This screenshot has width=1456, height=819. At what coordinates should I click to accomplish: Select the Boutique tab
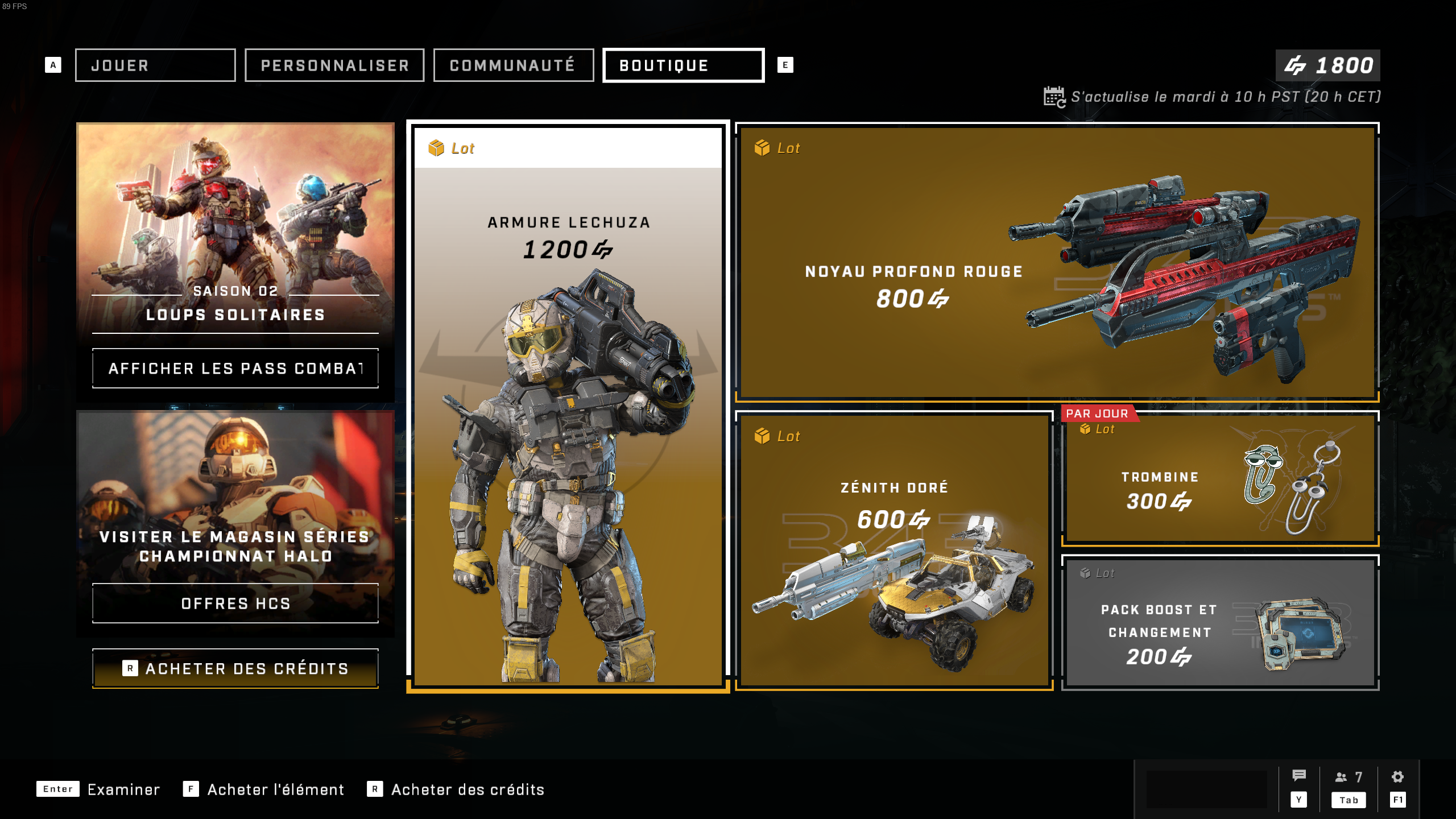(x=683, y=65)
